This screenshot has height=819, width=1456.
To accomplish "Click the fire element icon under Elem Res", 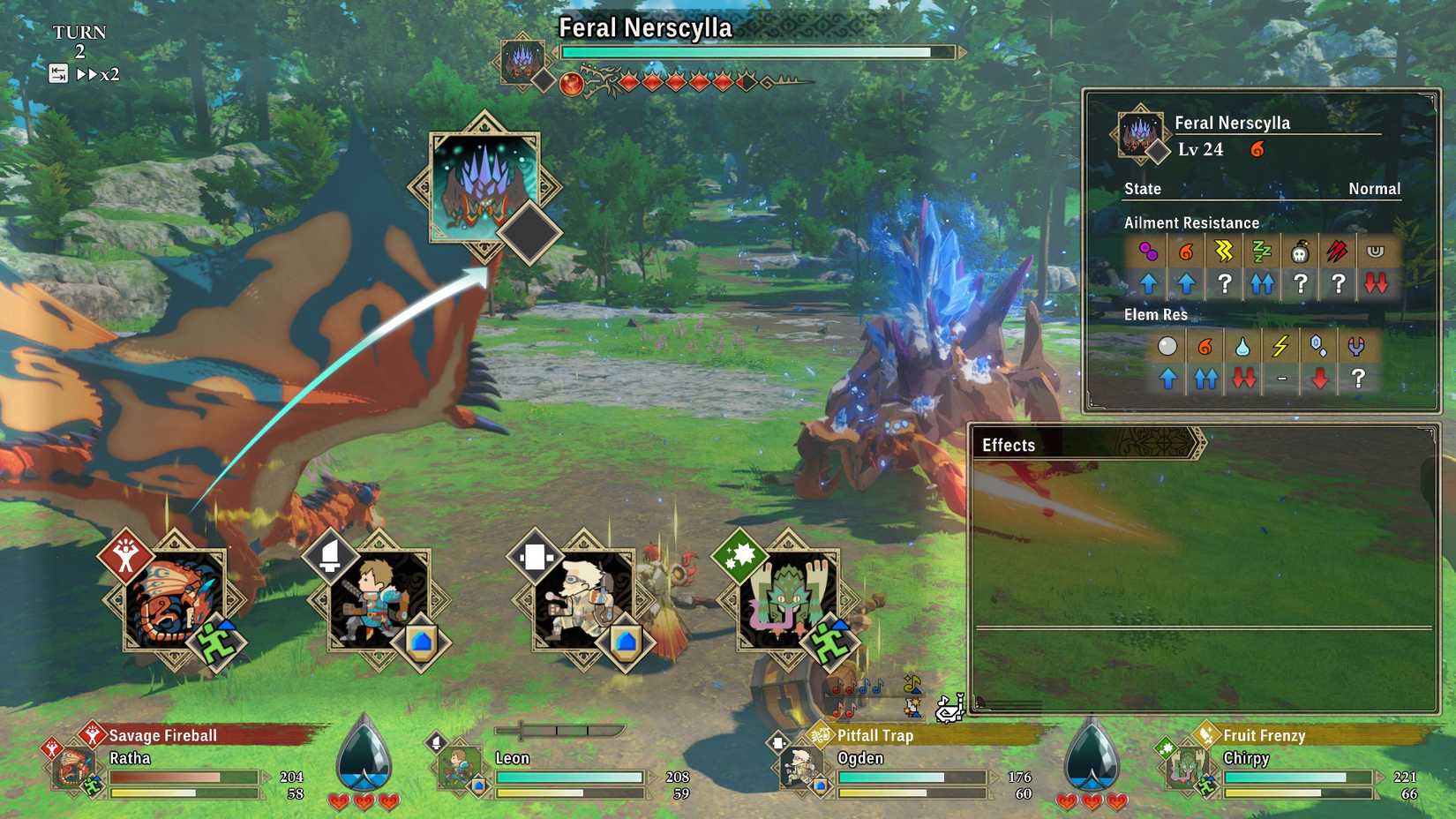I will [1204, 346].
